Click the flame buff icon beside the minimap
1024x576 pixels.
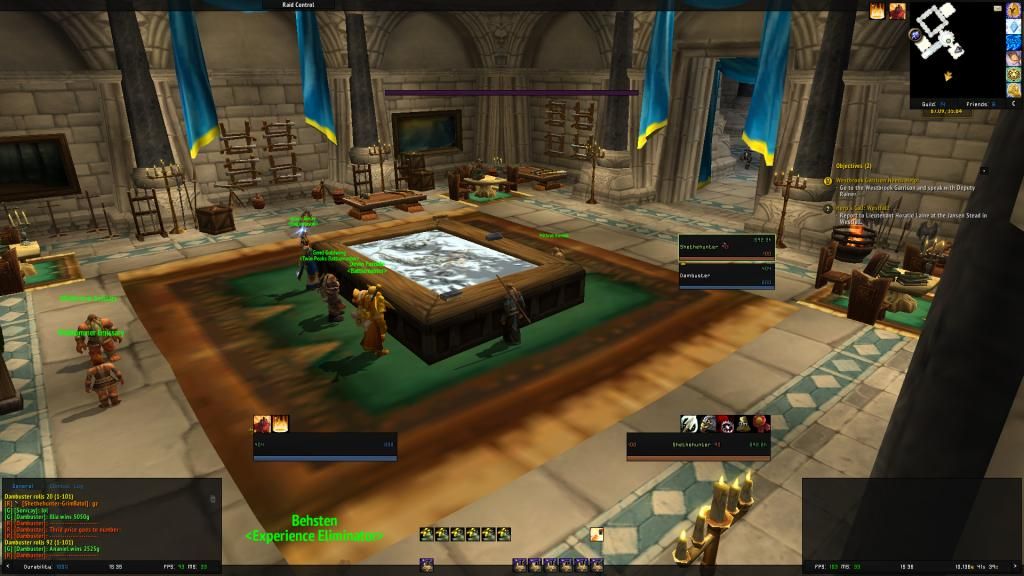point(877,12)
